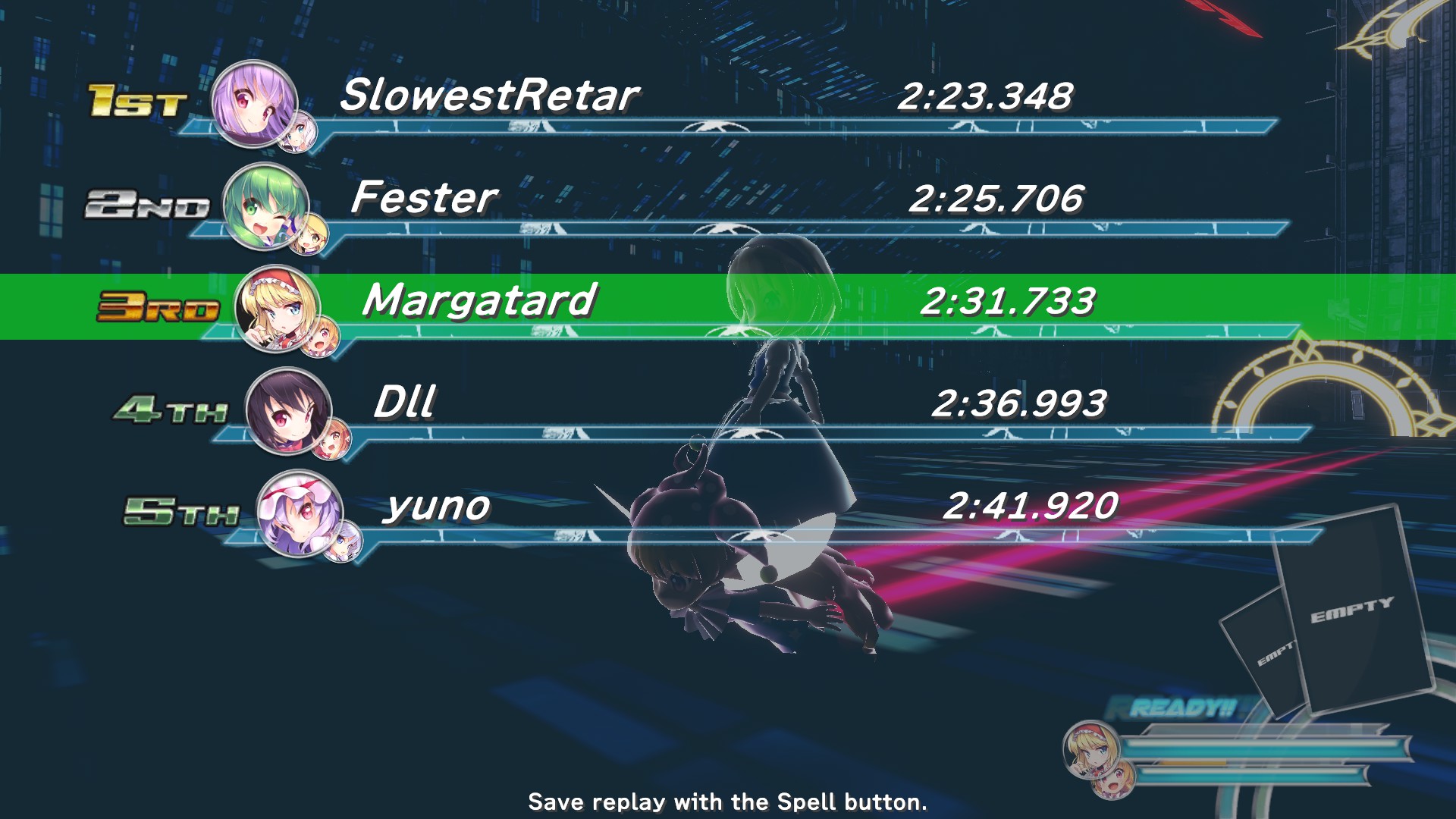The image size is (1456, 819).
Task: Click Dll's black-haired character portrait
Action: pyautogui.click(x=288, y=410)
